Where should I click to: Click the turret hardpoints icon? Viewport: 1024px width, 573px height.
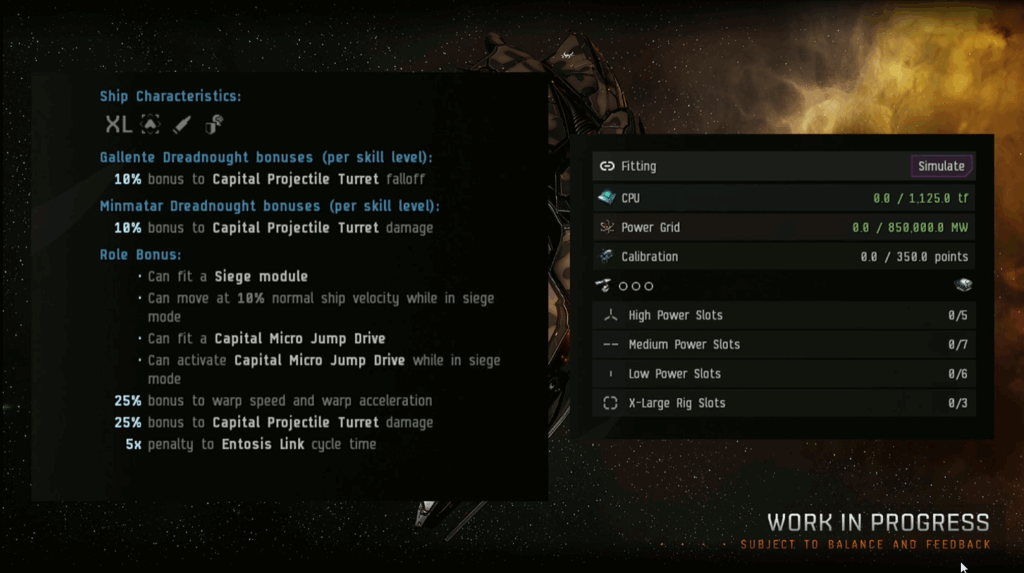tap(604, 286)
